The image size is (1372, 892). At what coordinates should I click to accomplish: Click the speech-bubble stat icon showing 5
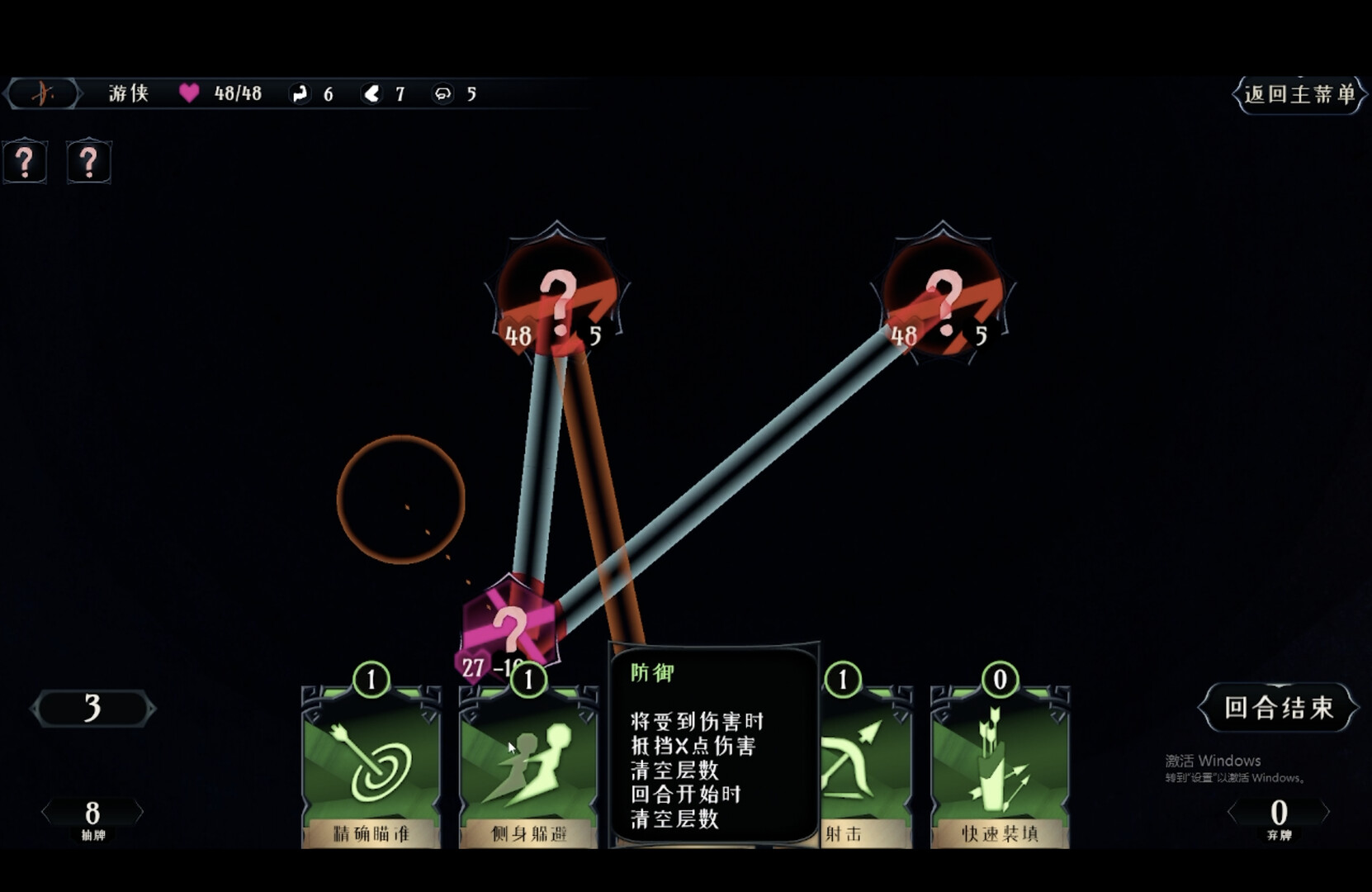[443, 93]
